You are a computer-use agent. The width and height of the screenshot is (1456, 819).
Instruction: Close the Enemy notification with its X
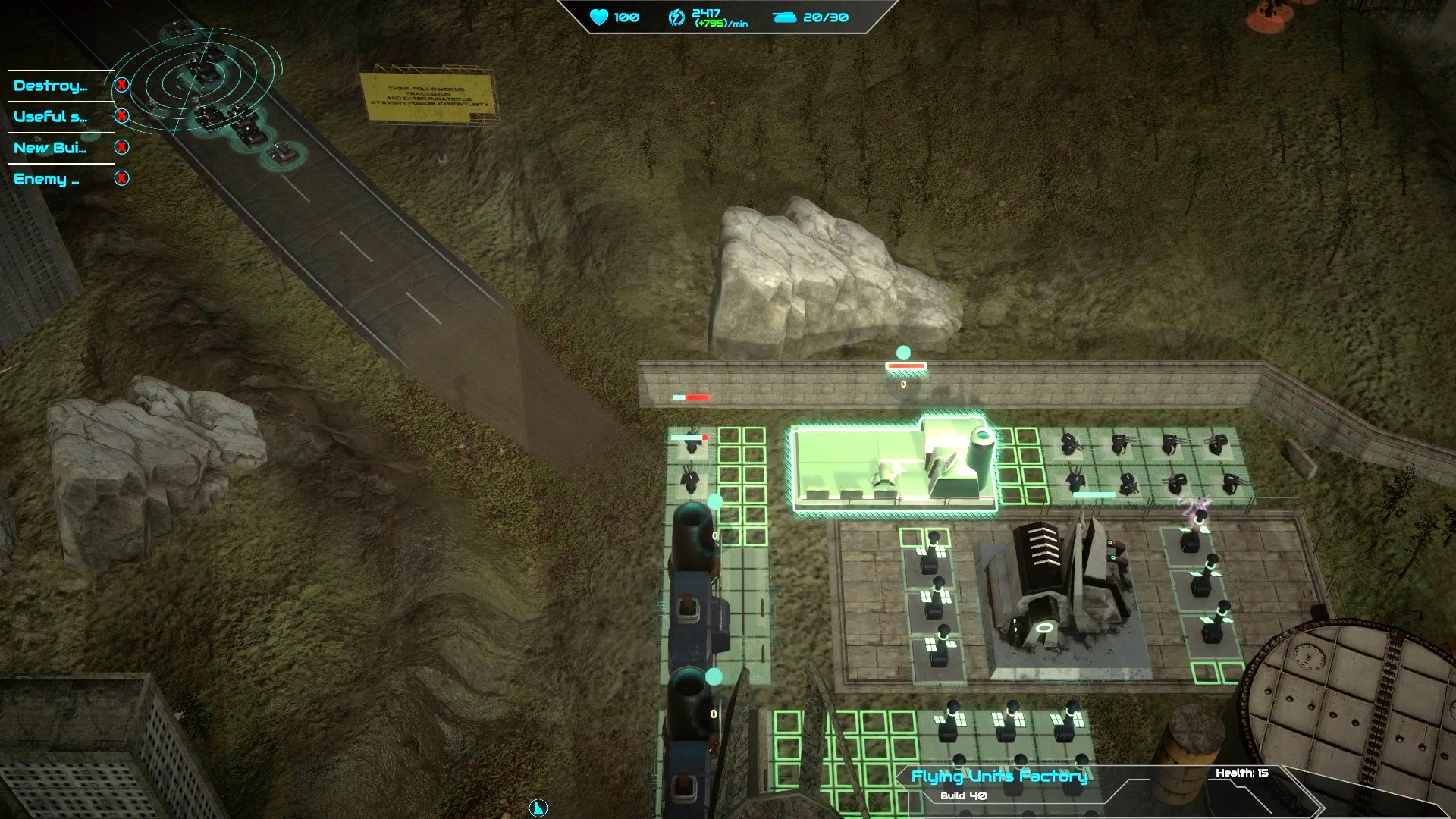(121, 178)
